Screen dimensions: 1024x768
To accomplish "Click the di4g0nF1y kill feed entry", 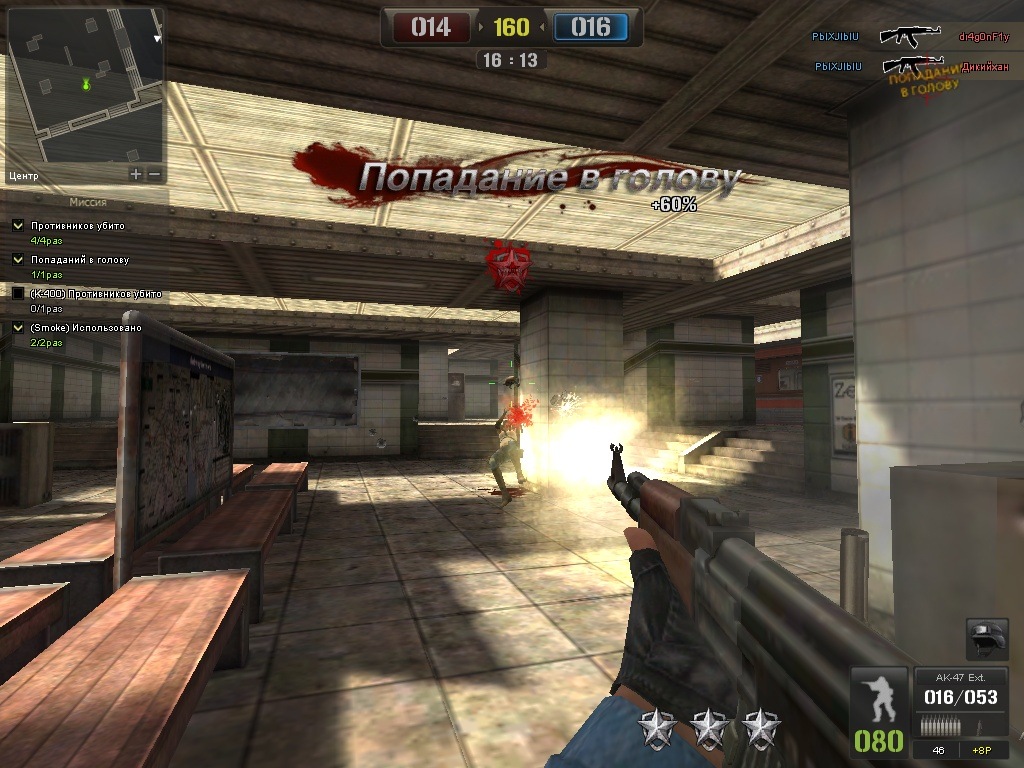I will click(984, 37).
